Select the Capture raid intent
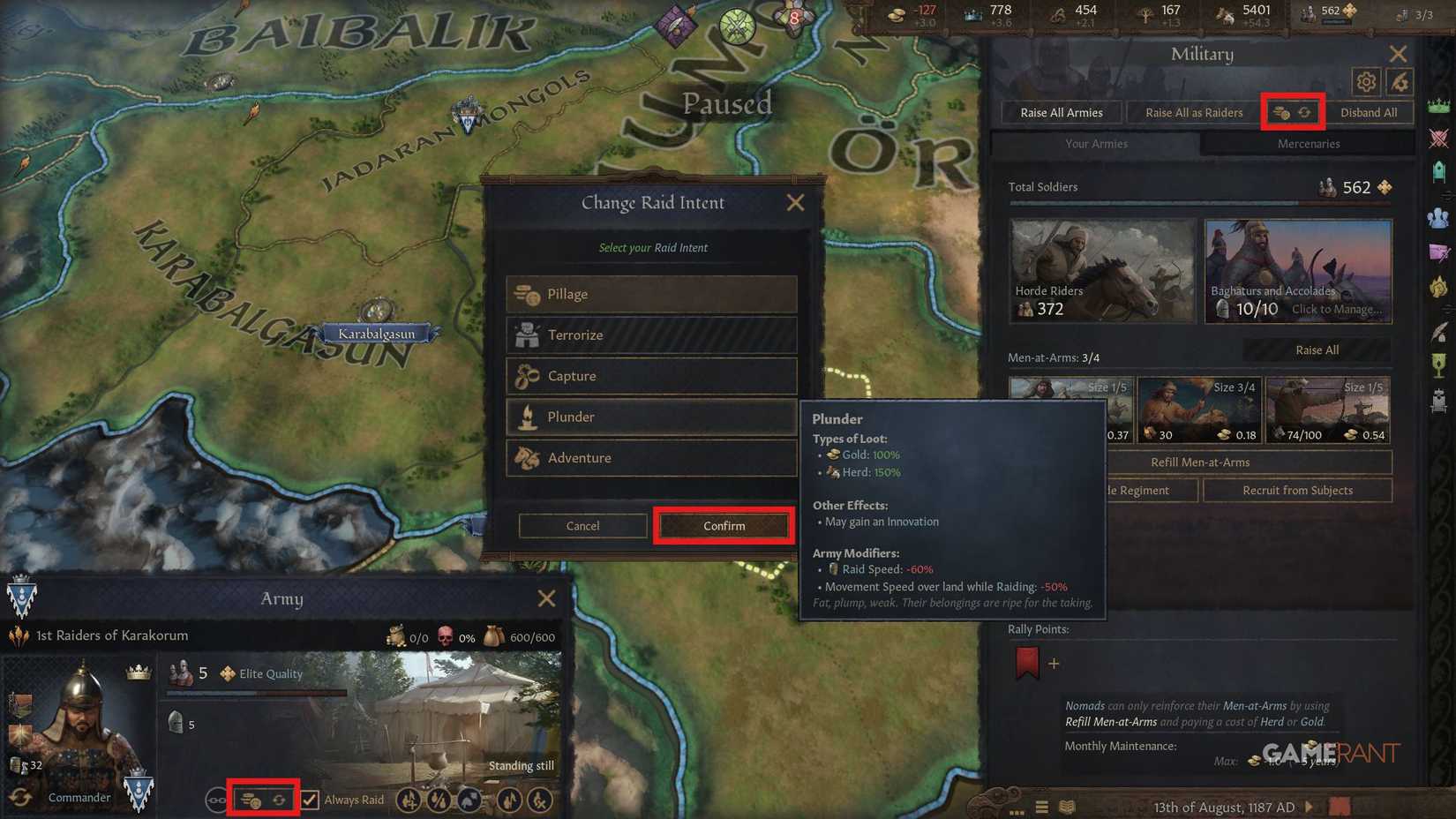The height and width of the screenshot is (819, 1456). point(650,375)
